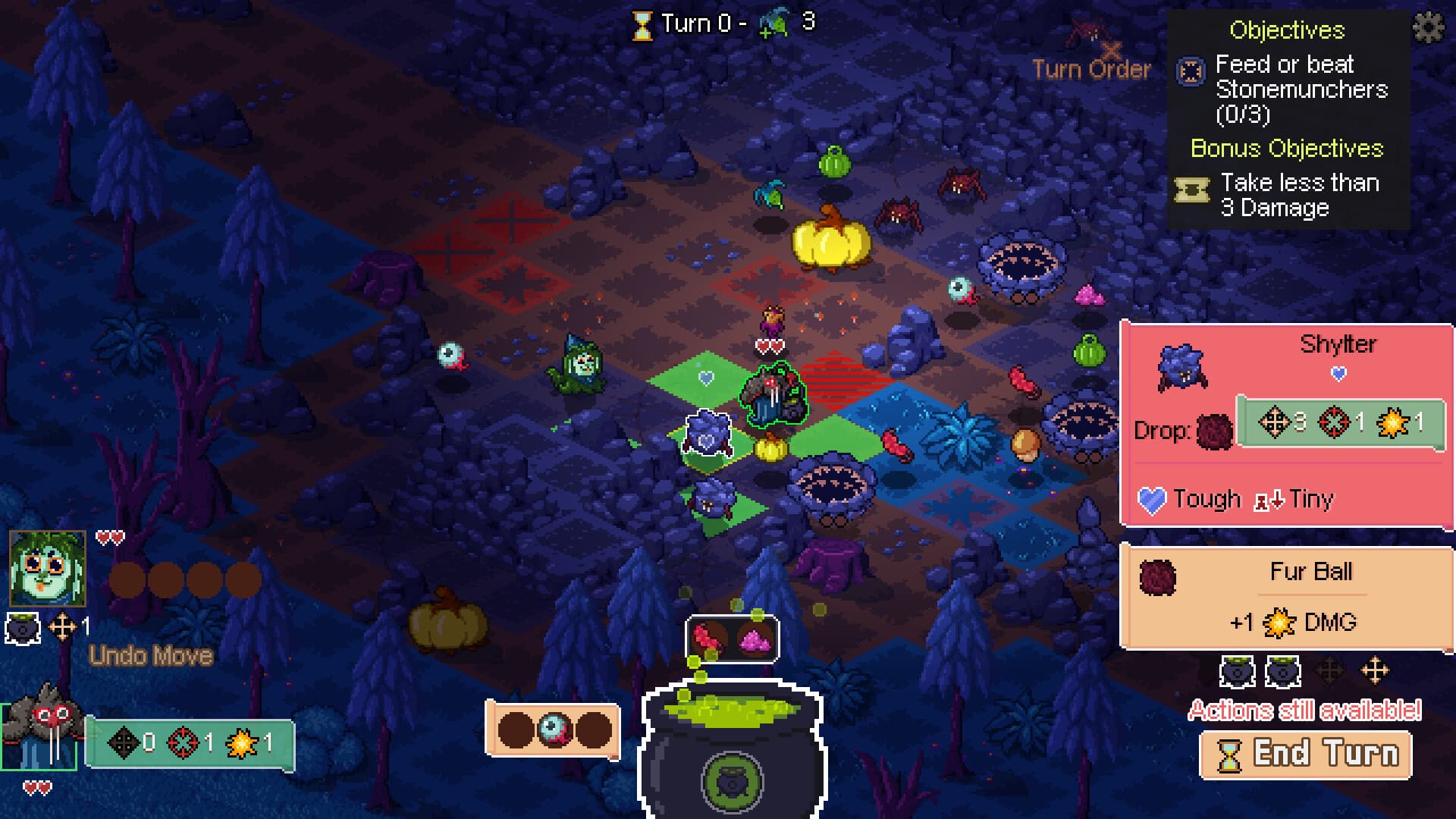The image size is (1456, 819).
Task: Click the yellow damage burst icon on the teal stat bar
Action: (x=241, y=743)
